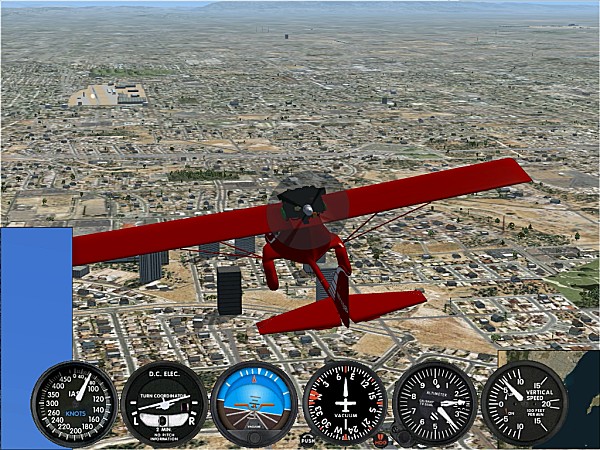Click the small red knob below the heading indicator
This screenshot has height=450, width=600.
click(x=381, y=438)
